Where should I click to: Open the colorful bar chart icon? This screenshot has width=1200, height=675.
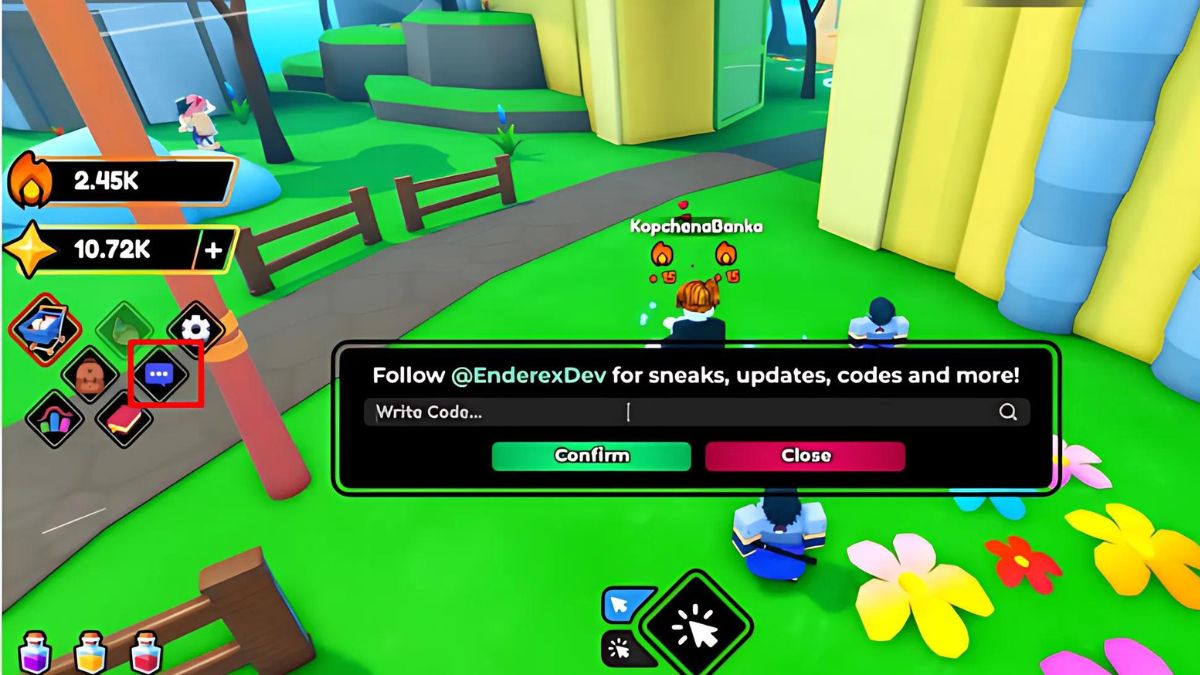point(55,419)
